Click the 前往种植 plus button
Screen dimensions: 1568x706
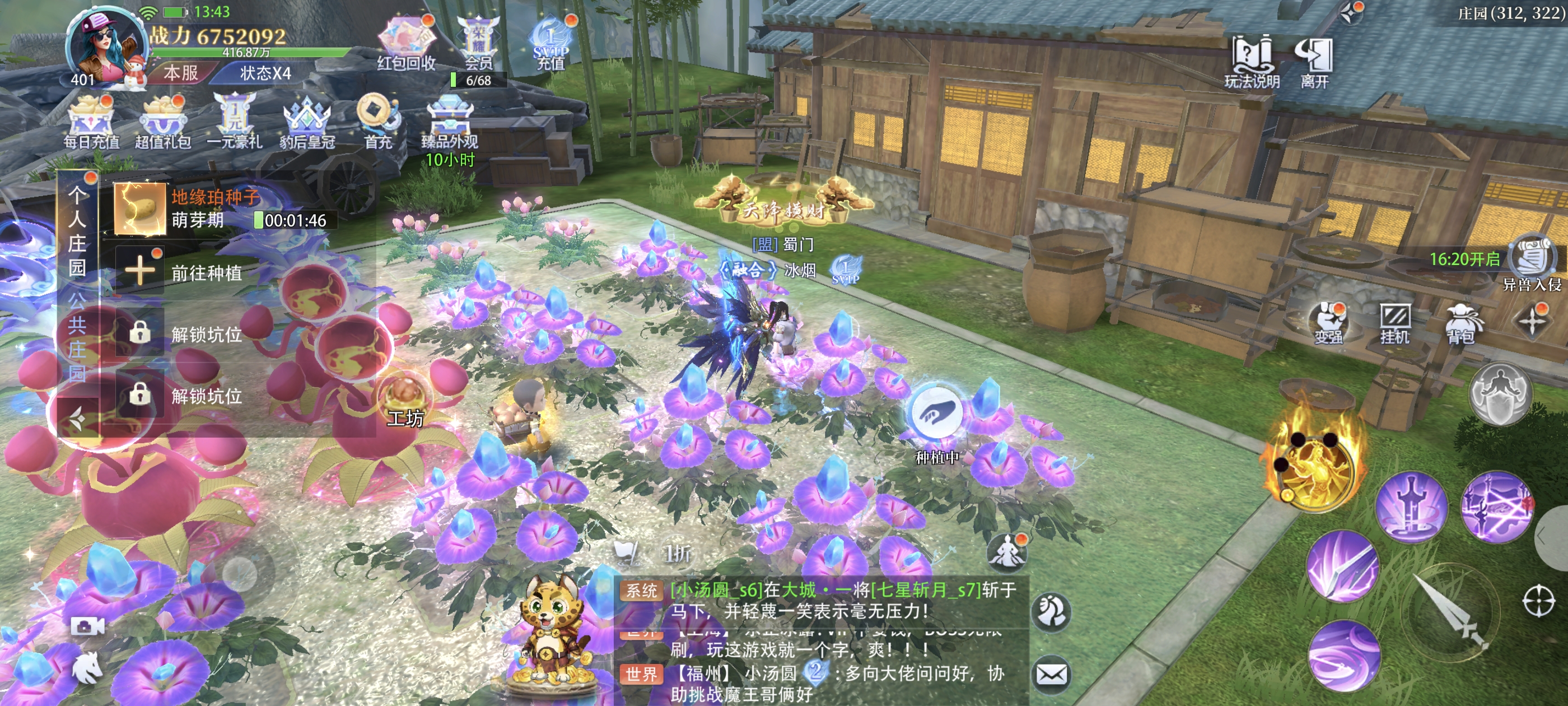(140, 272)
